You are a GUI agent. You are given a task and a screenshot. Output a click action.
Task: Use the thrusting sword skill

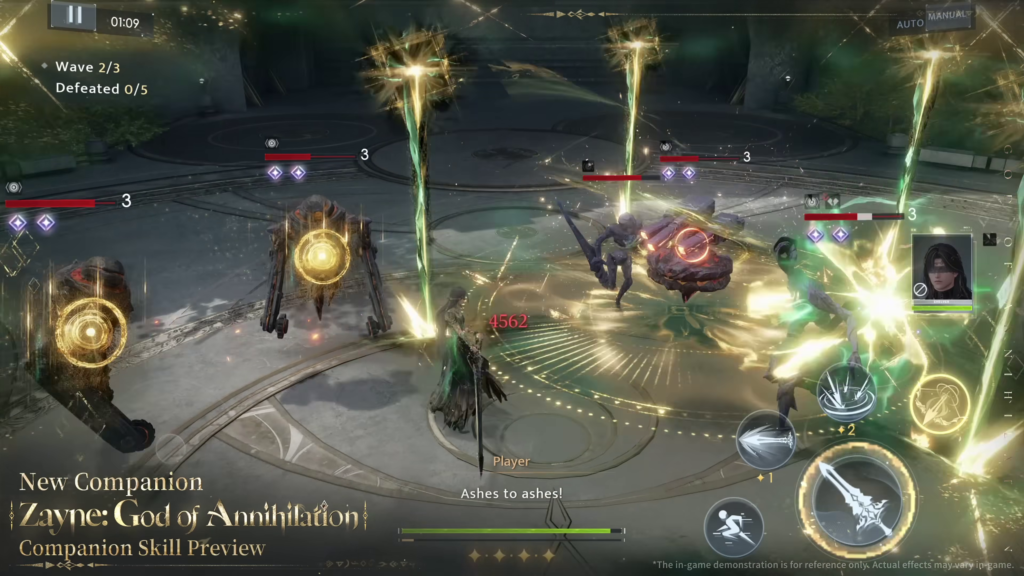click(x=766, y=440)
